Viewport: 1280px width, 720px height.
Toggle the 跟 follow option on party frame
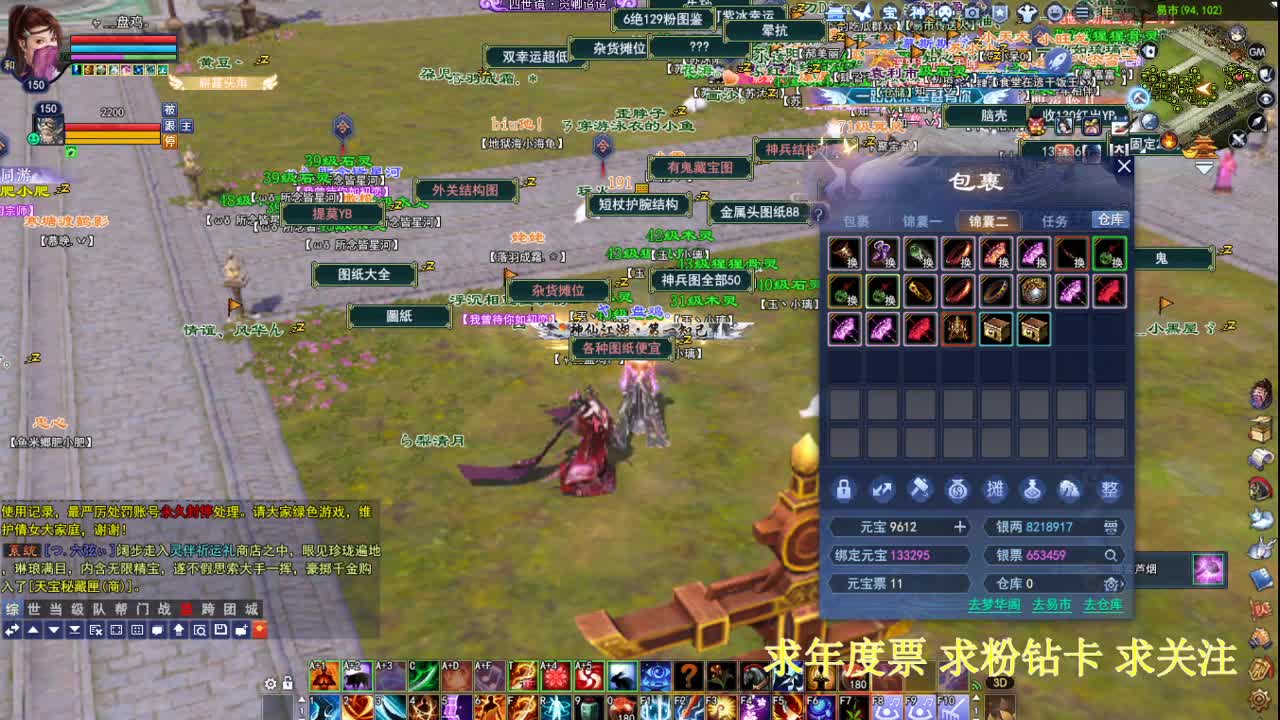point(168,125)
